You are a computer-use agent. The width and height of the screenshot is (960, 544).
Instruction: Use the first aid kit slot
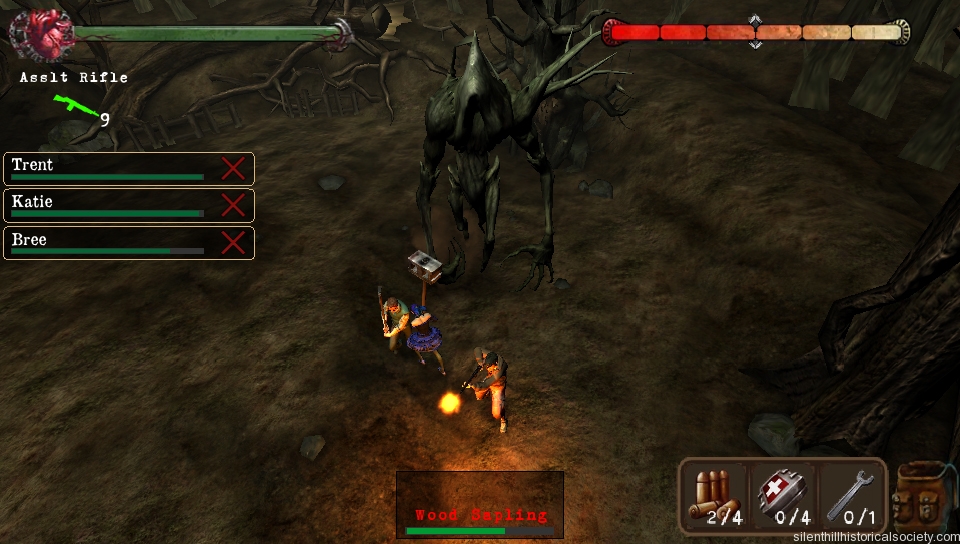783,496
